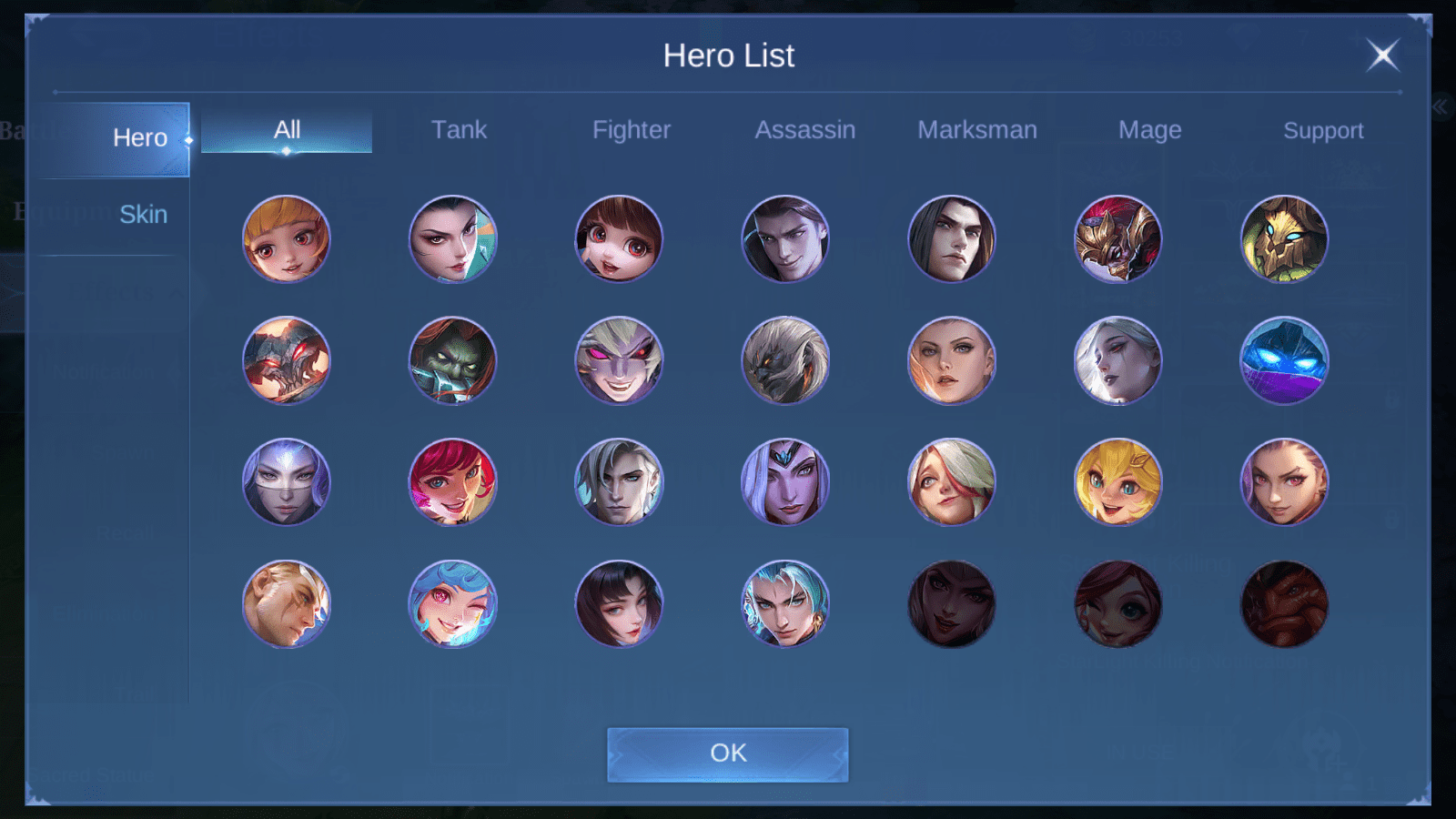Screen dimensions: 1456x819
Task: Select the green goblin hero portrait
Action: tap(452, 360)
